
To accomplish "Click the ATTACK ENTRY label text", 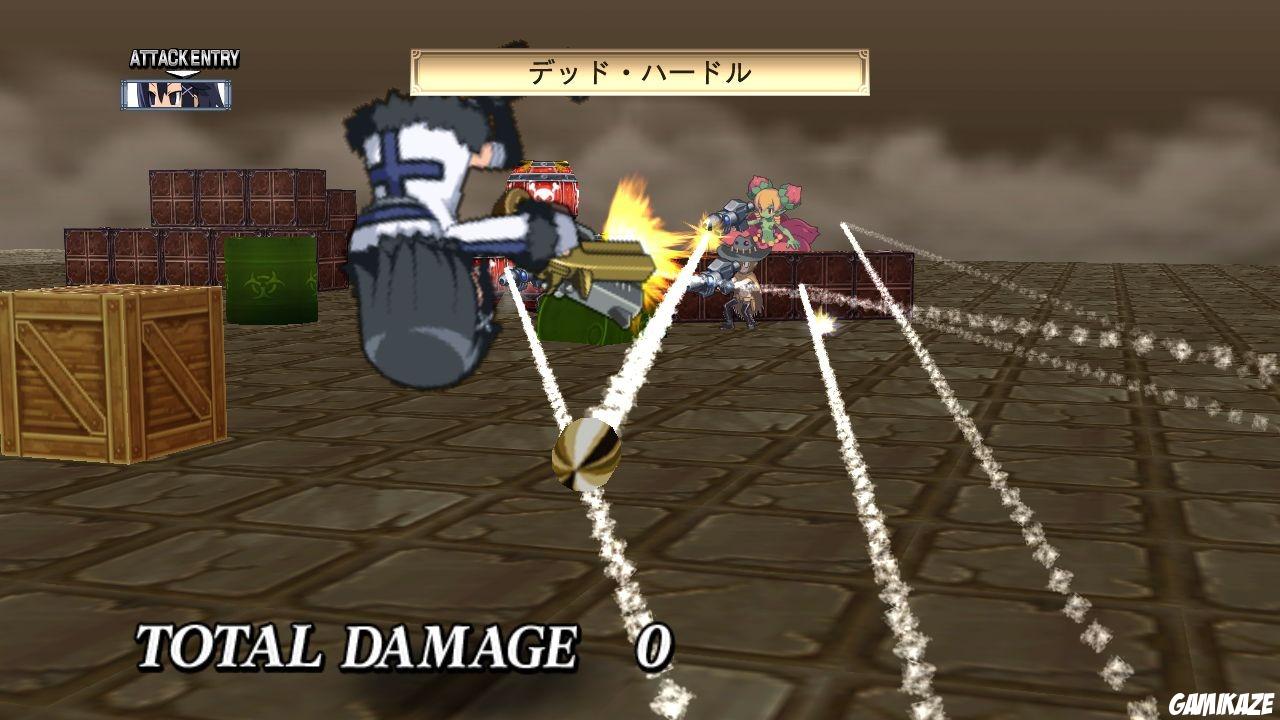I will [x=183, y=58].
